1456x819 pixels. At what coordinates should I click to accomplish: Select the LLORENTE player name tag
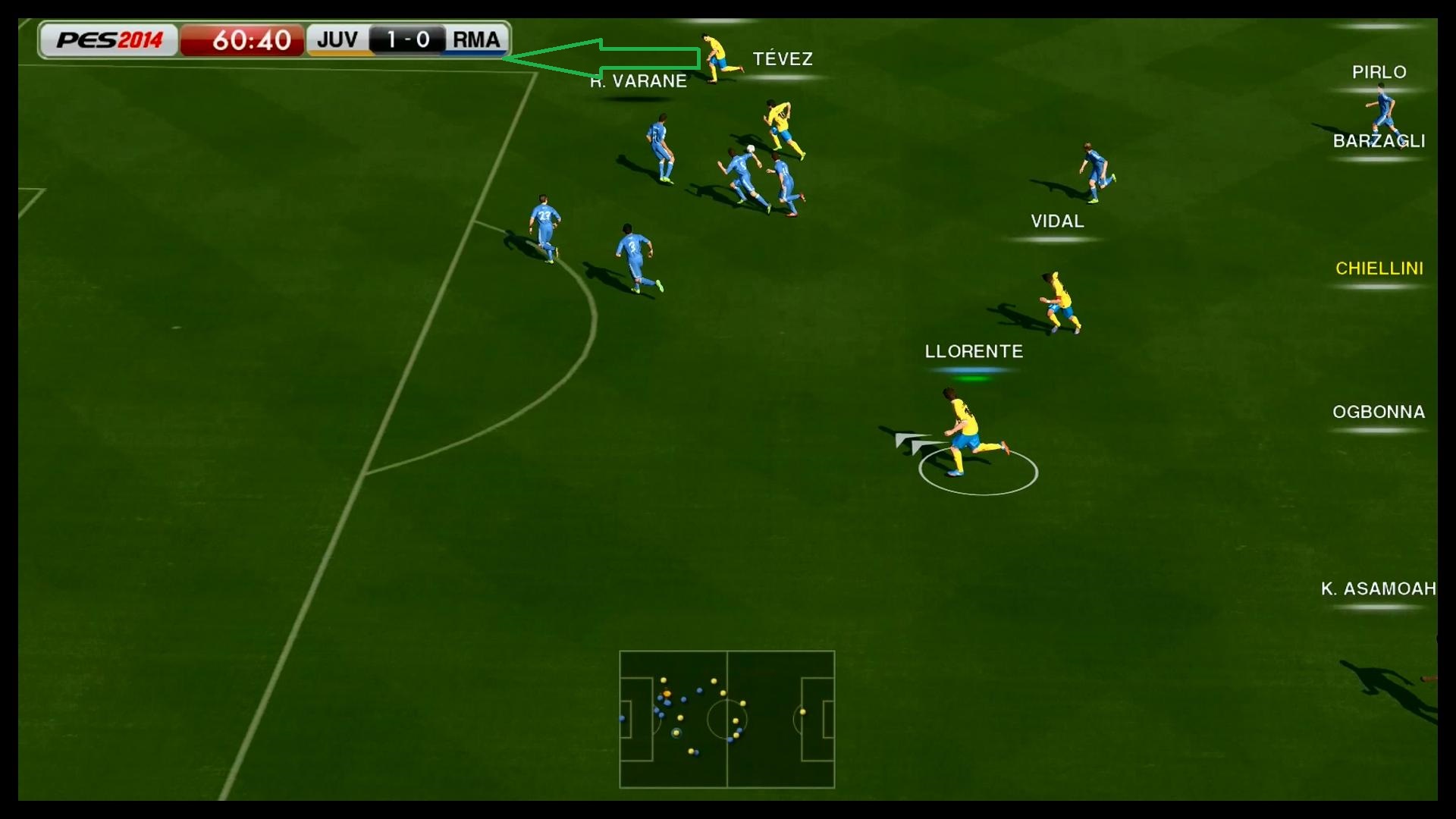(x=974, y=352)
